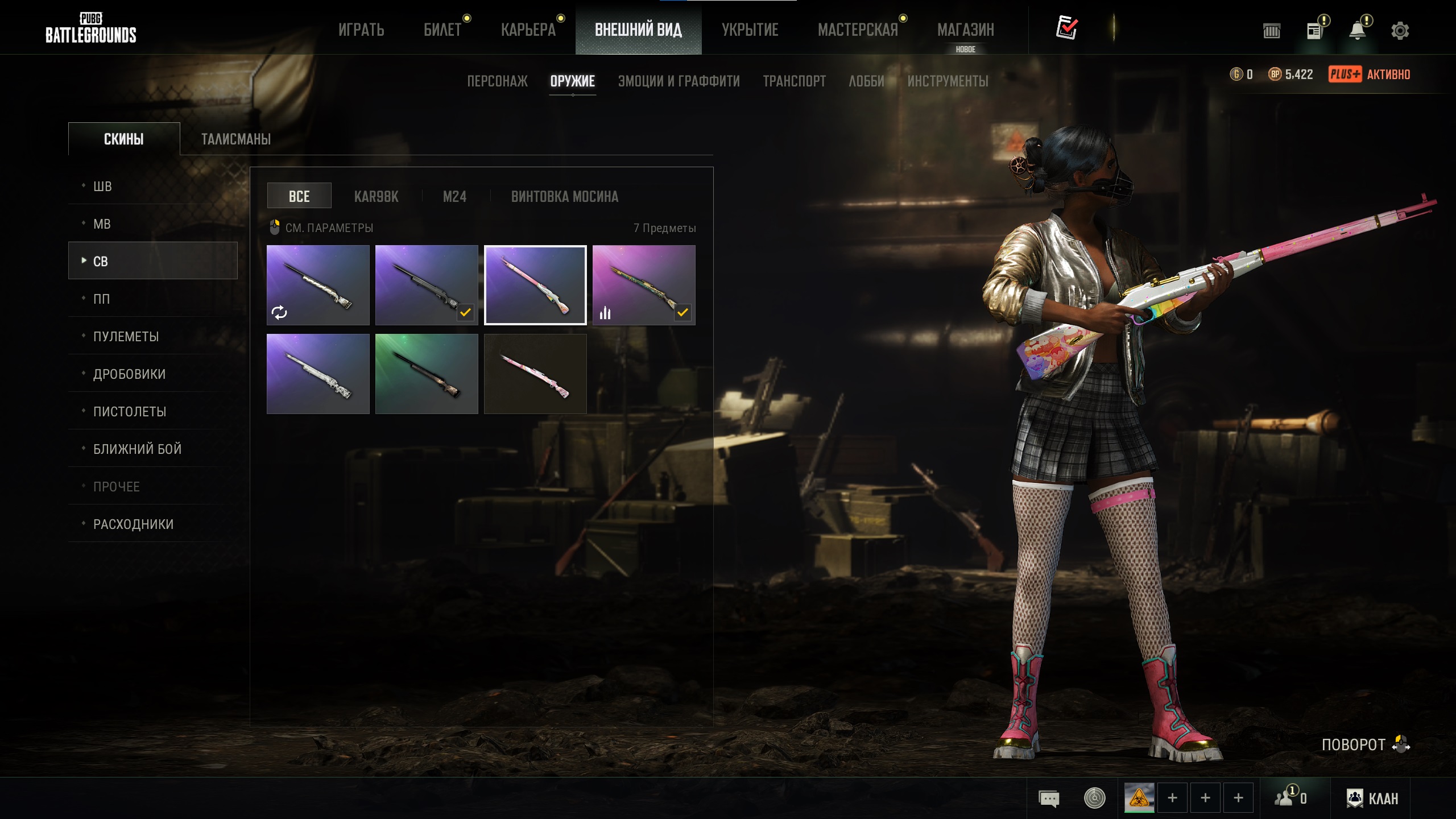Open the settings gear icon
The width and height of the screenshot is (1456, 819).
(1400, 31)
